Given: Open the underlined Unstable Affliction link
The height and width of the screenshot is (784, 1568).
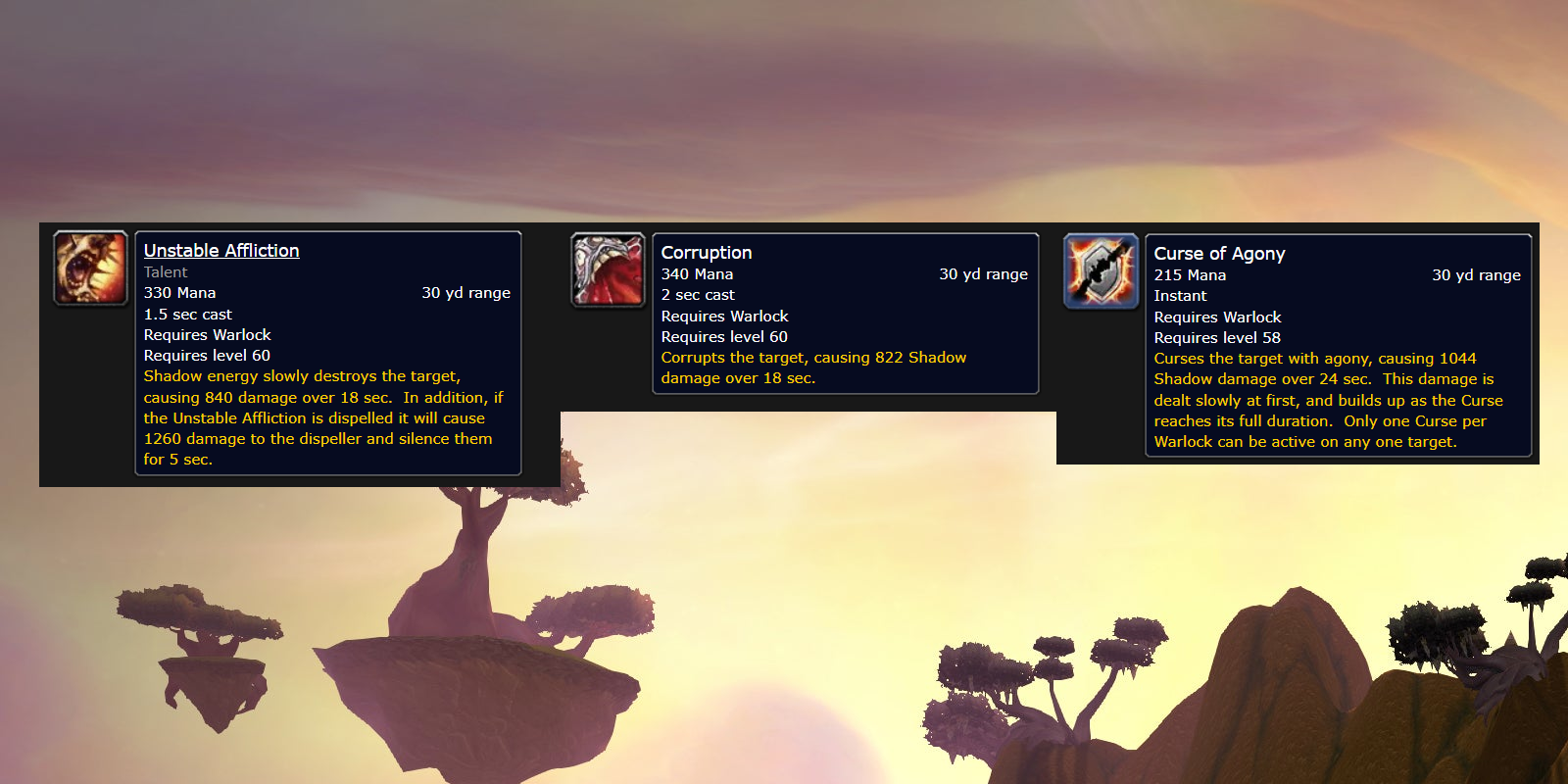Looking at the screenshot, I should click(x=220, y=250).
